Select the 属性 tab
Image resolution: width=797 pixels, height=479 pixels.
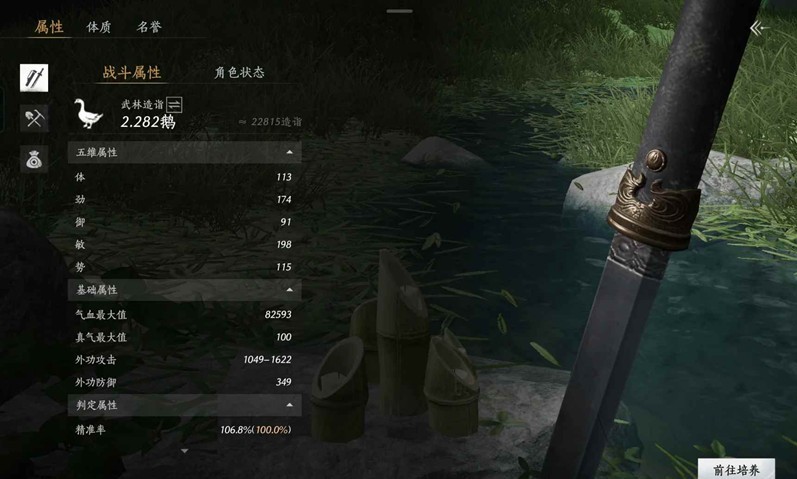pos(49,27)
